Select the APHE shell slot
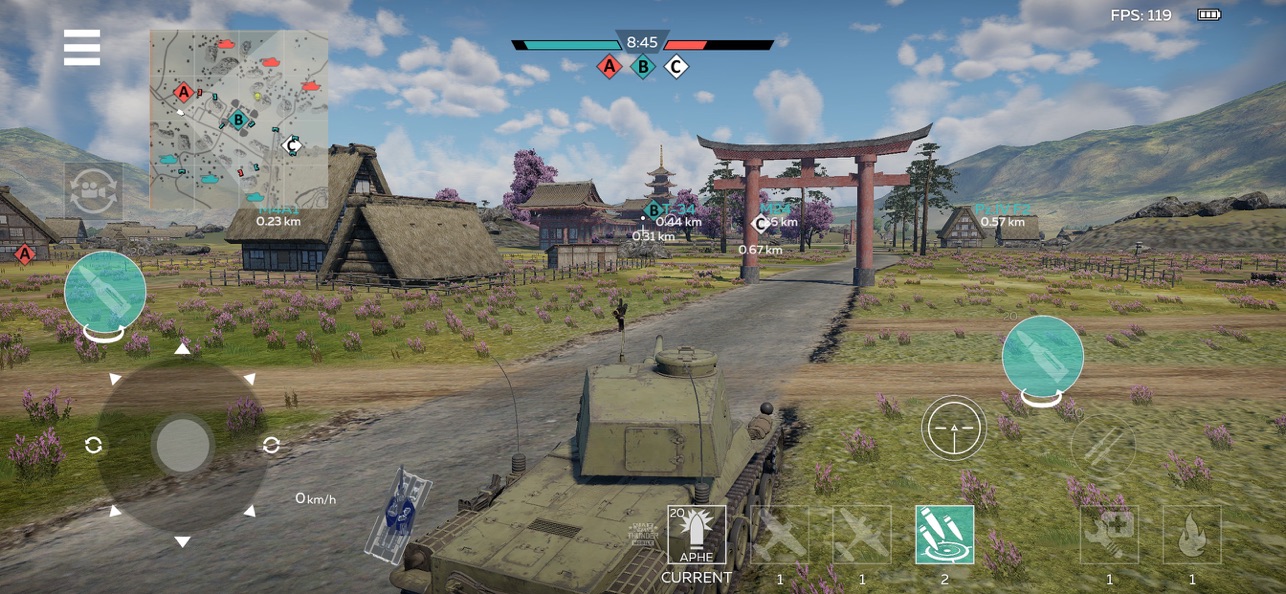Screen dimensions: 1286x594 [x=697, y=536]
